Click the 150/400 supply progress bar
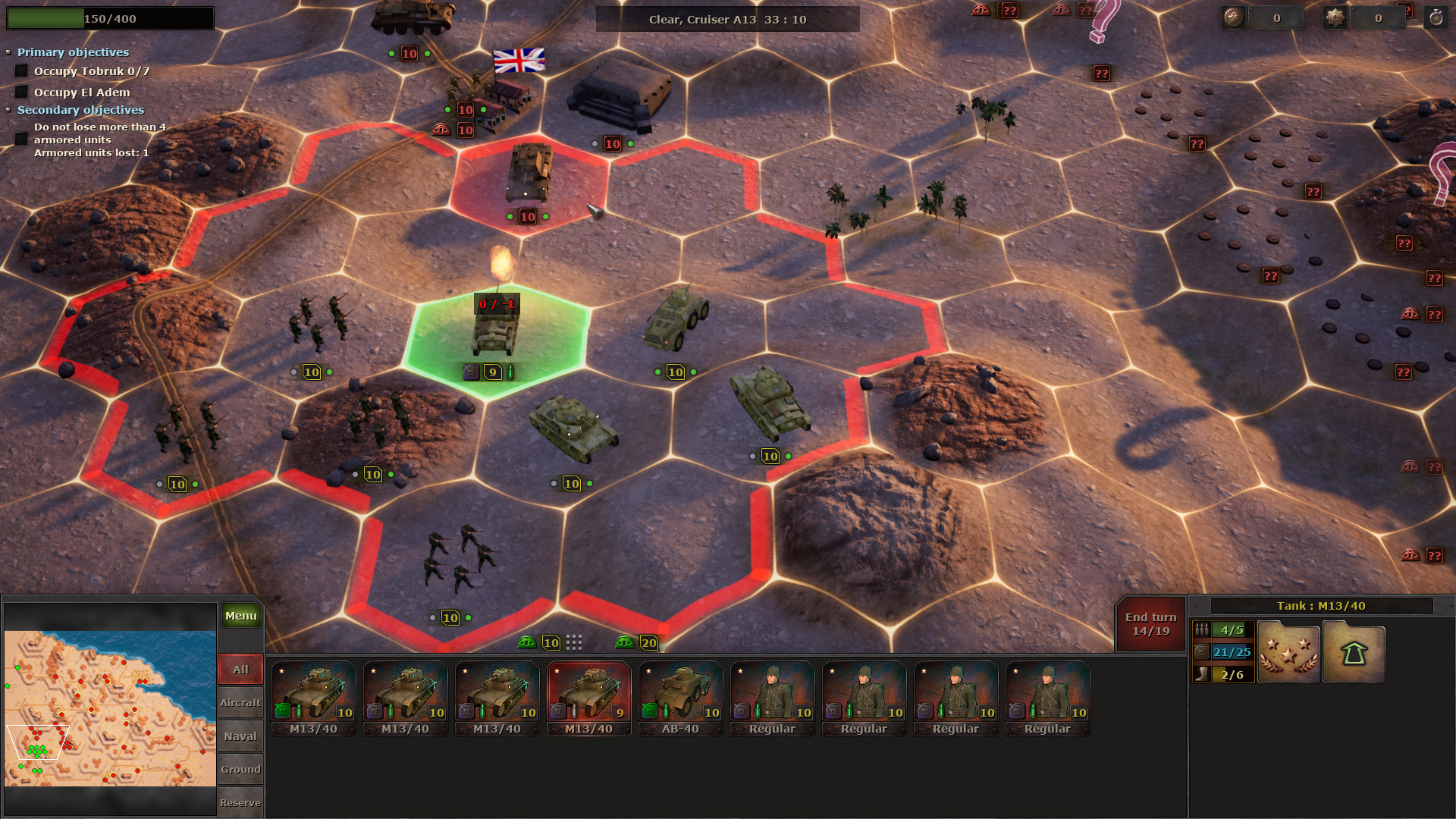This screenshot has height=819, width=1456. click(x=110, y=18)
